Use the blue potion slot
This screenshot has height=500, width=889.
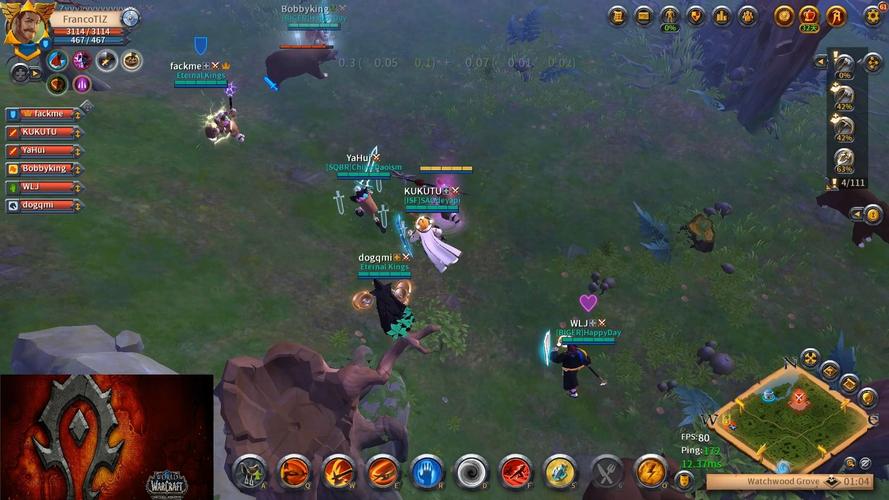pyautogui.click(x=560, y=469)
